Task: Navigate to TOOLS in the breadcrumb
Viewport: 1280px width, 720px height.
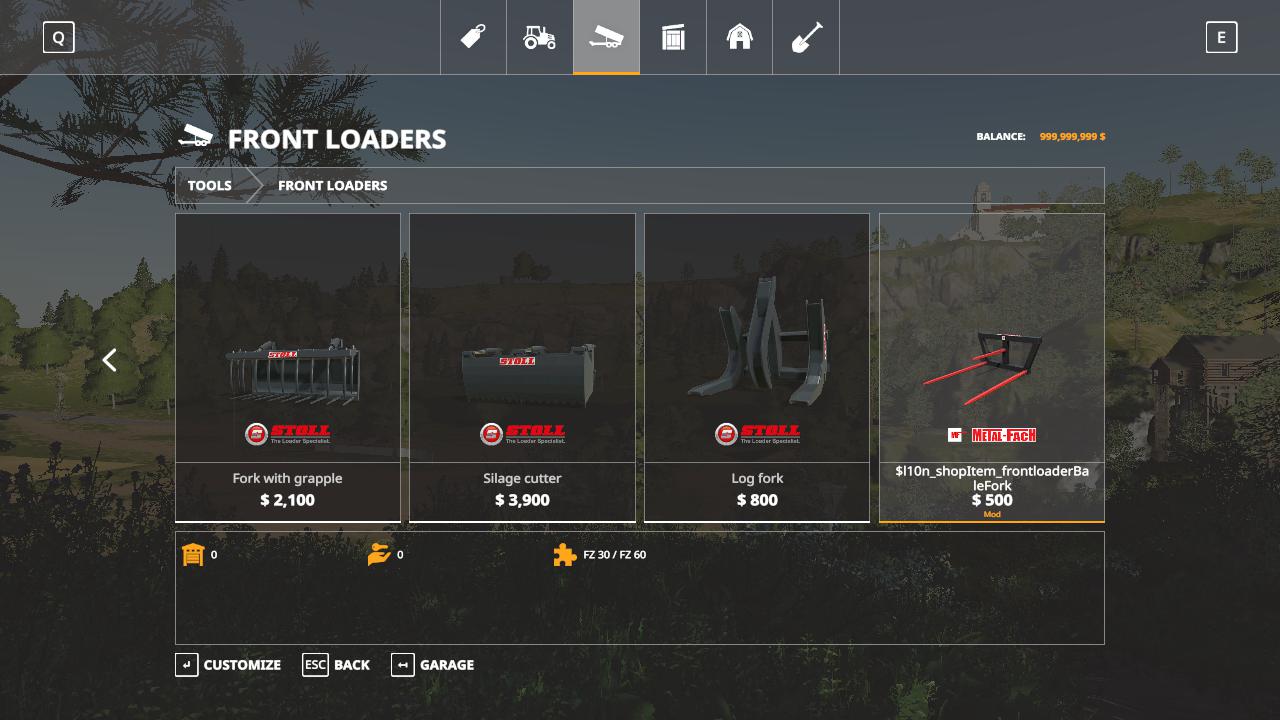Action: (210, 186)
